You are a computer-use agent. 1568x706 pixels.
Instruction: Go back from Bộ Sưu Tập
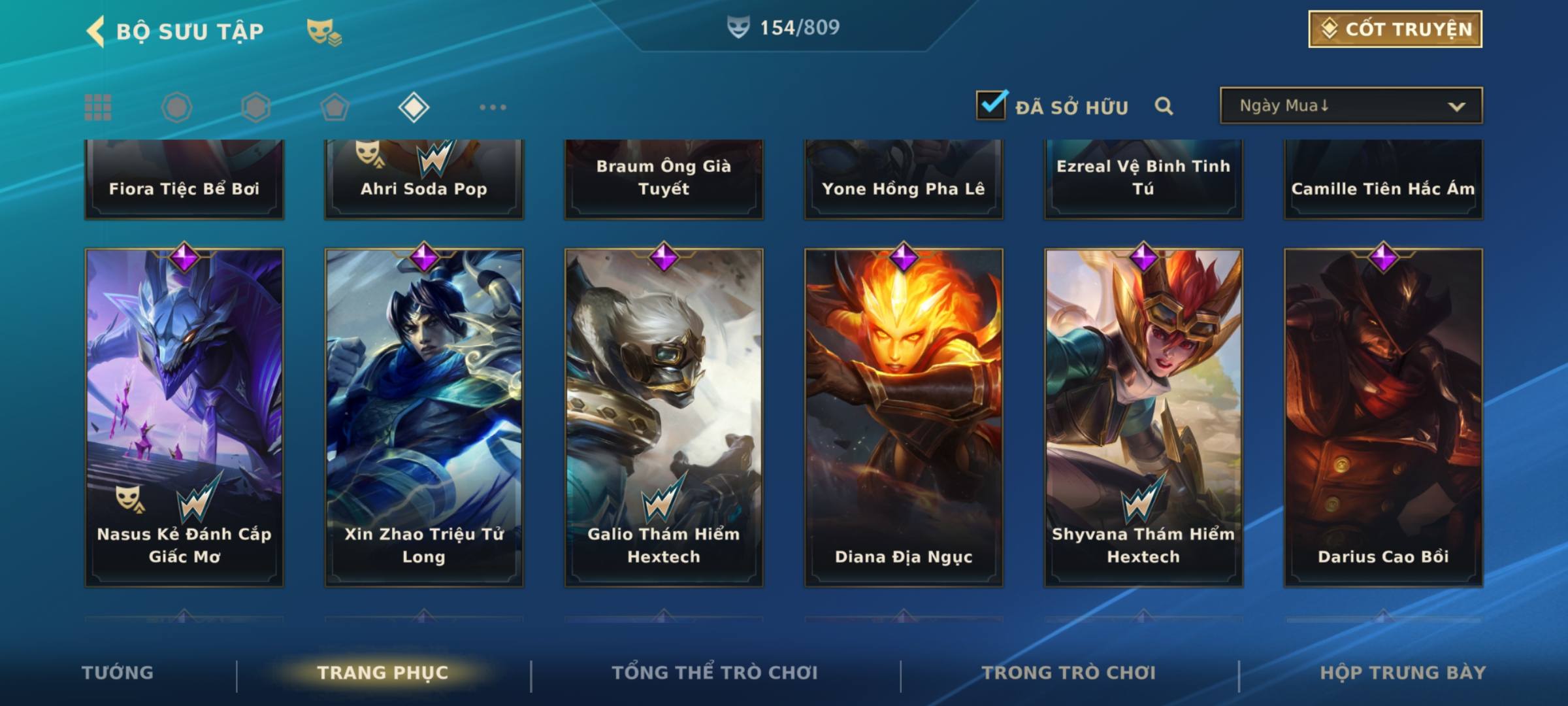pyautogui.click(x=97, y=31)
